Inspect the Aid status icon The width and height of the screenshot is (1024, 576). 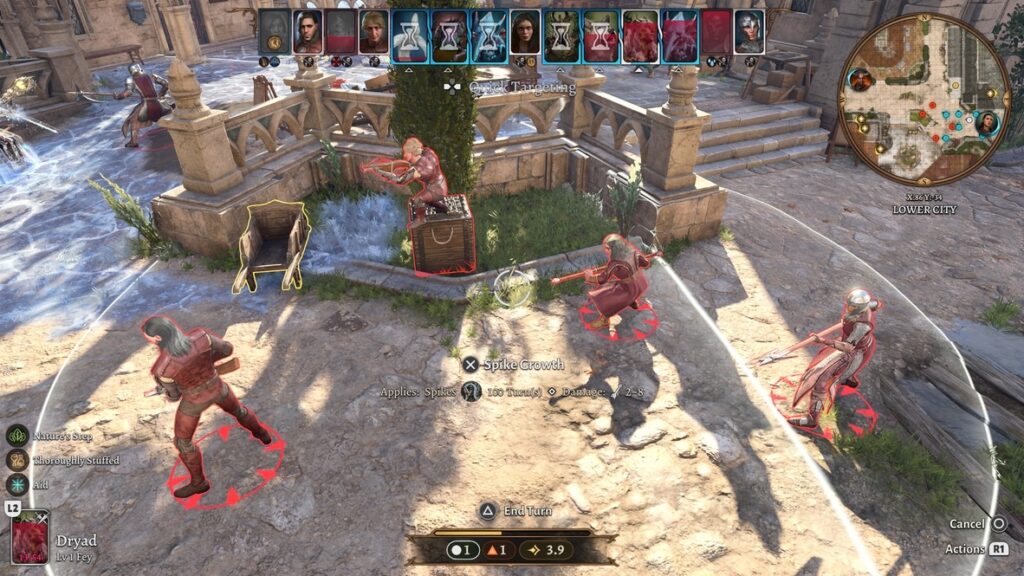click(17, 484)
